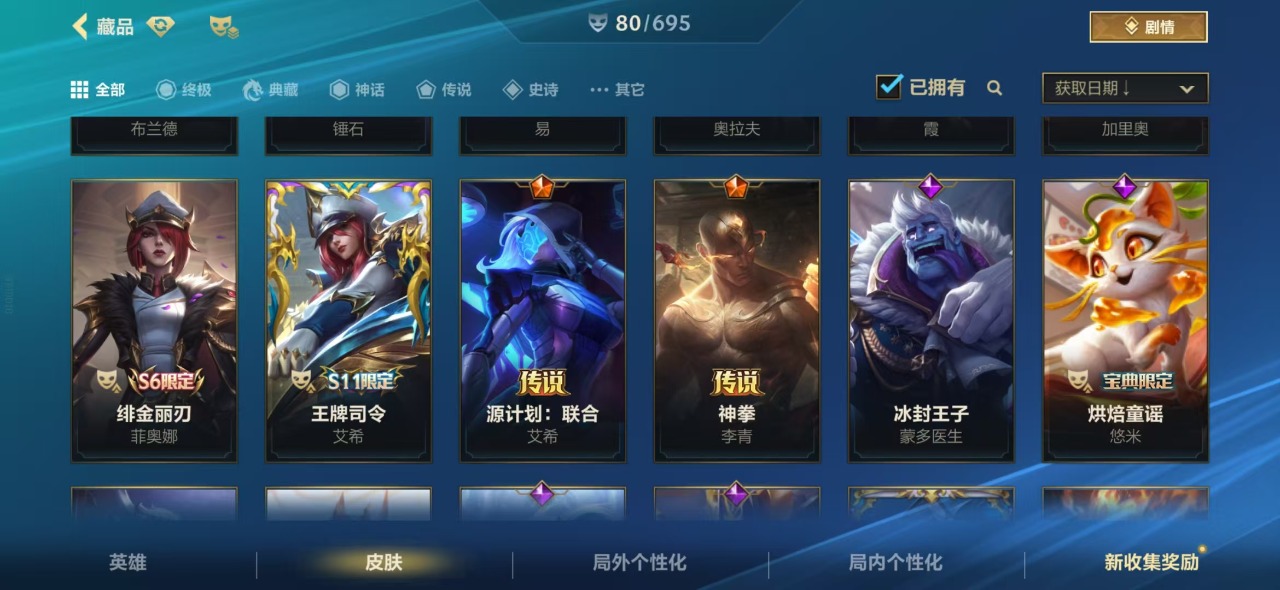View the 神拳 李青 skin card
The height and width of the screenshot is (590, 1280).
coord(737,320)
